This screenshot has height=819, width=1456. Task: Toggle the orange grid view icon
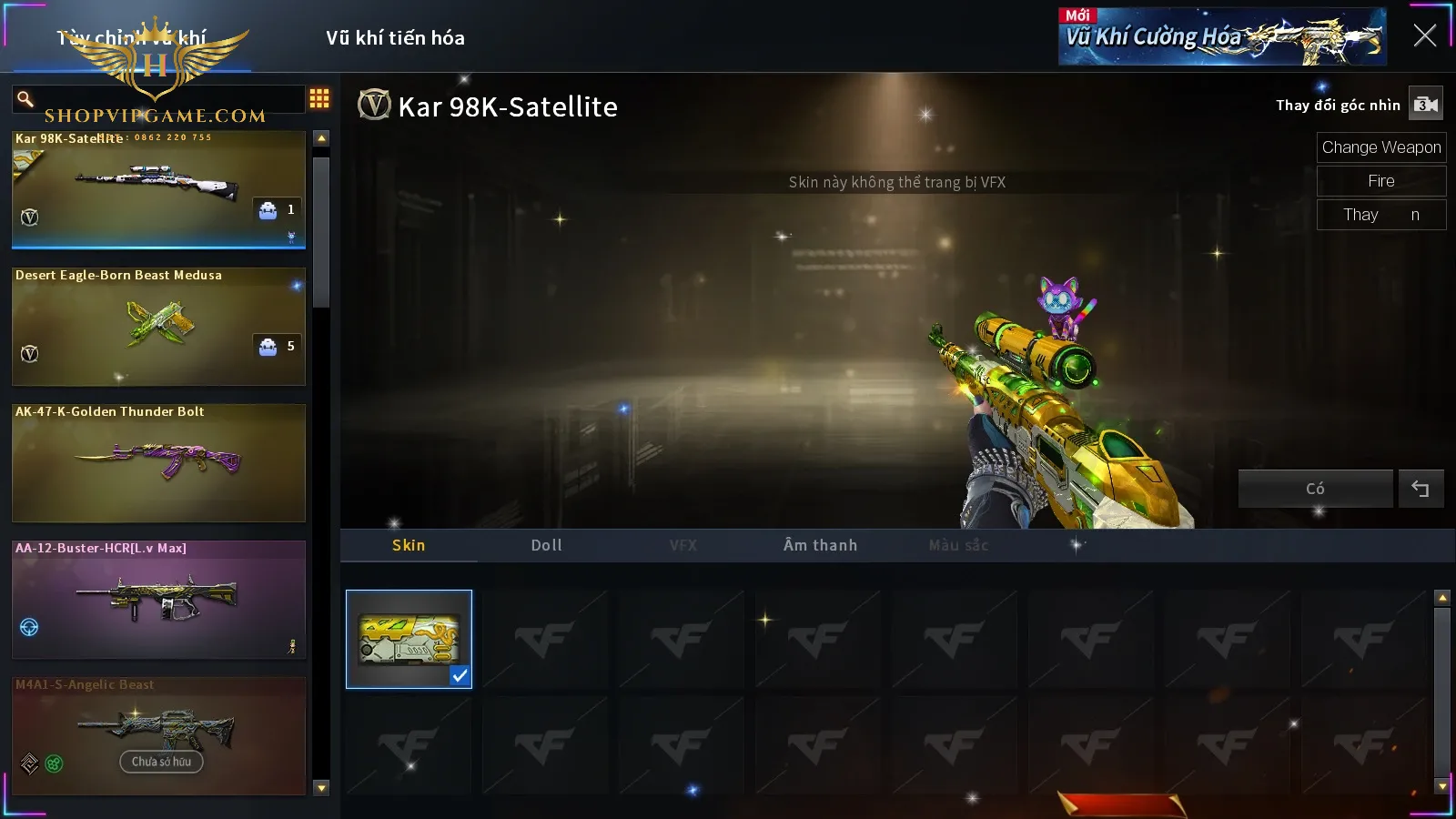point(319,98)
